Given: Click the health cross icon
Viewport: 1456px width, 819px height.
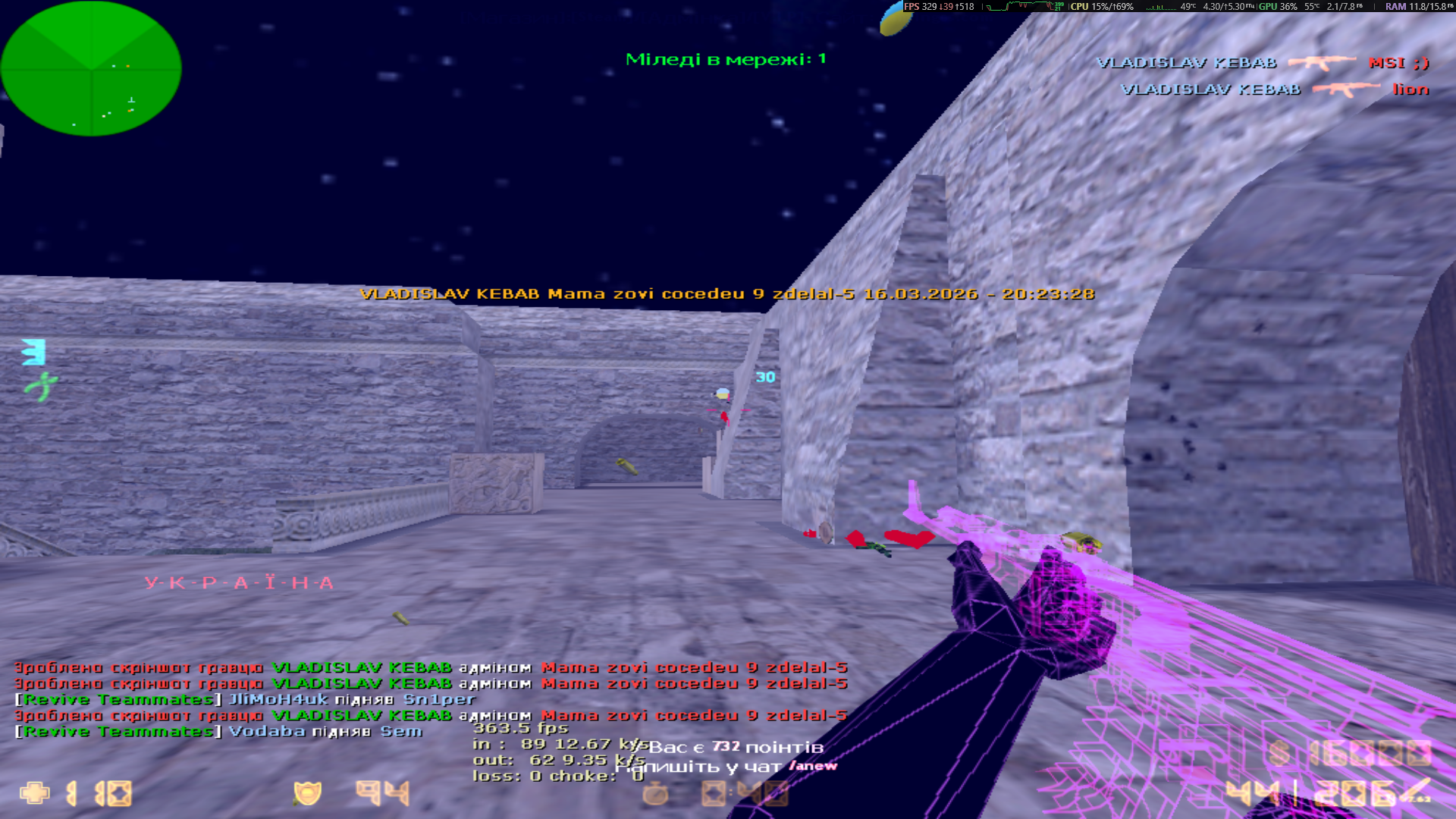Looking at the screenshot, I should (x=35, y=794).
